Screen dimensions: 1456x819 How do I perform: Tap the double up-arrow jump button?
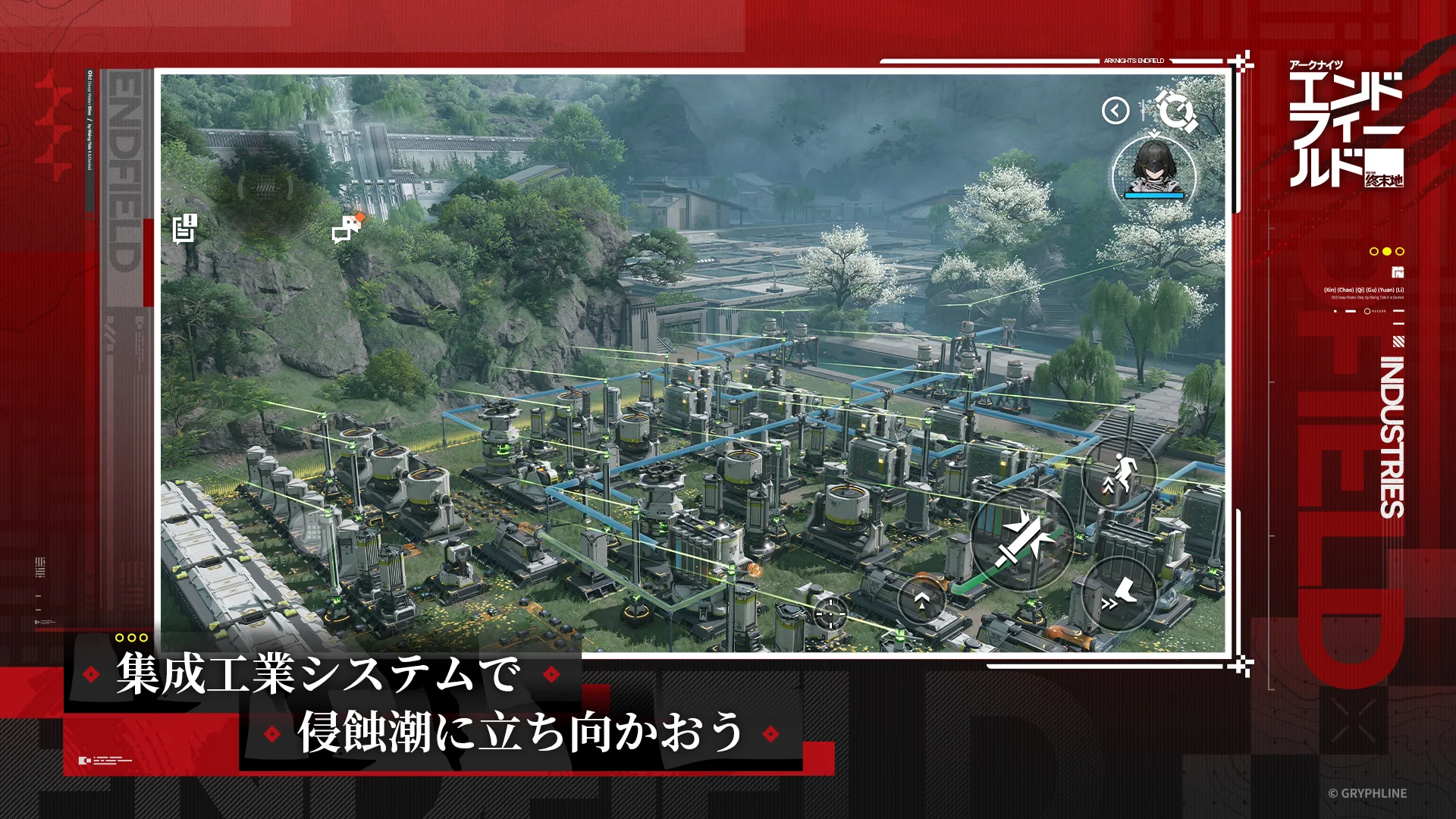pos(922,601)
